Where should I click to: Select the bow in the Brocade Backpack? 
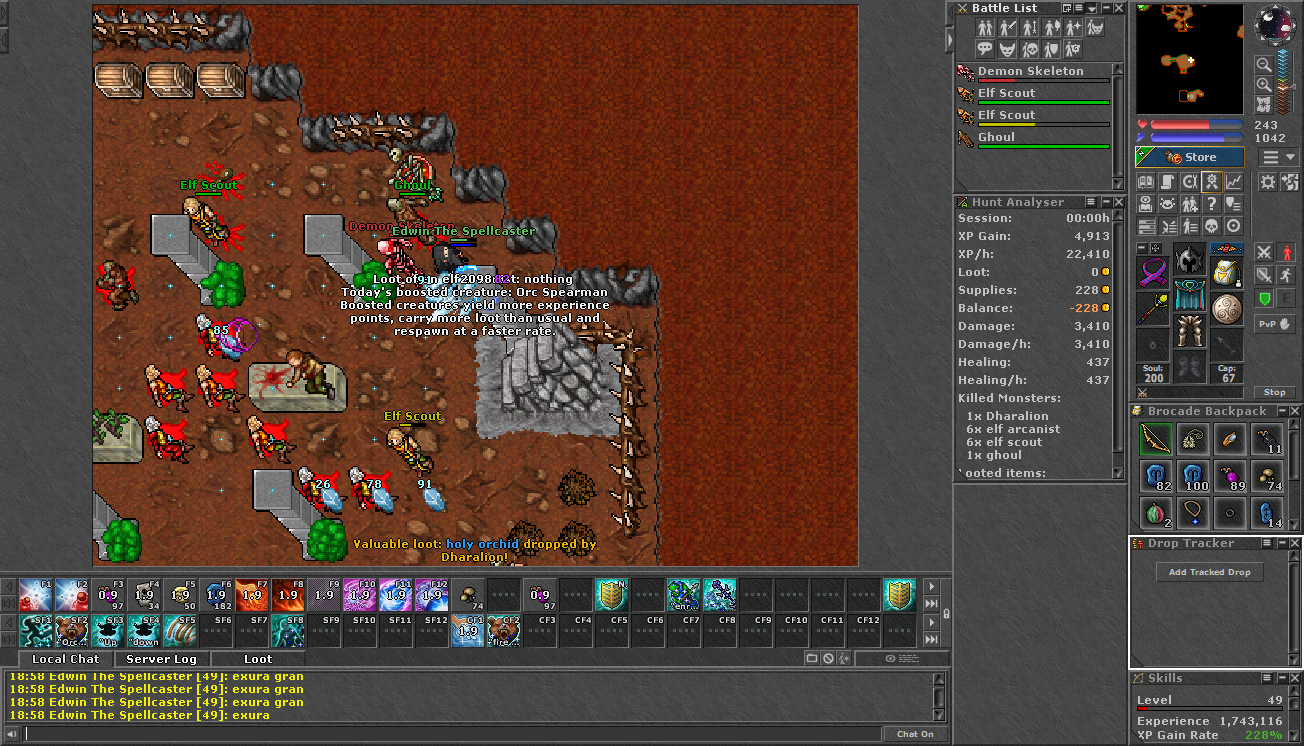coord(1156,439)
